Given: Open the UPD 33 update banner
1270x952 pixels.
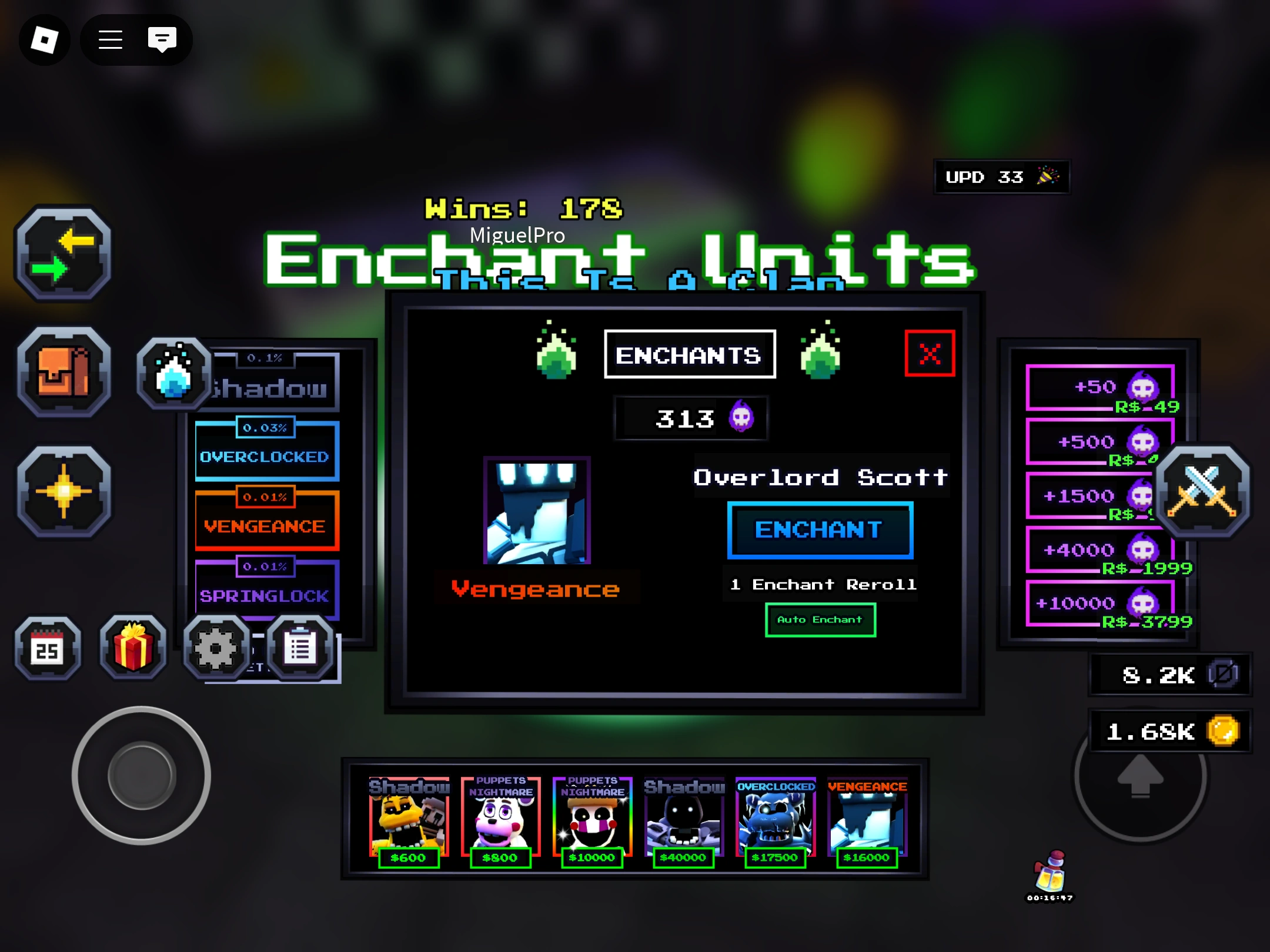Looking at the screenshot, I should pyautogui.click(x=1002, y=177).
